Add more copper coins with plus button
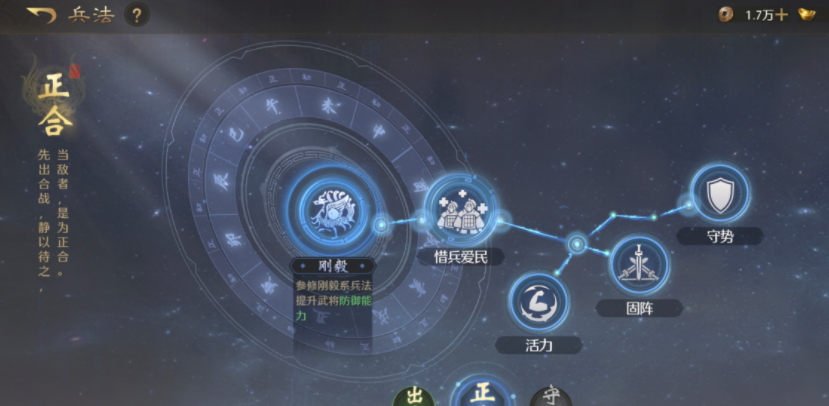 click(781, 15)
